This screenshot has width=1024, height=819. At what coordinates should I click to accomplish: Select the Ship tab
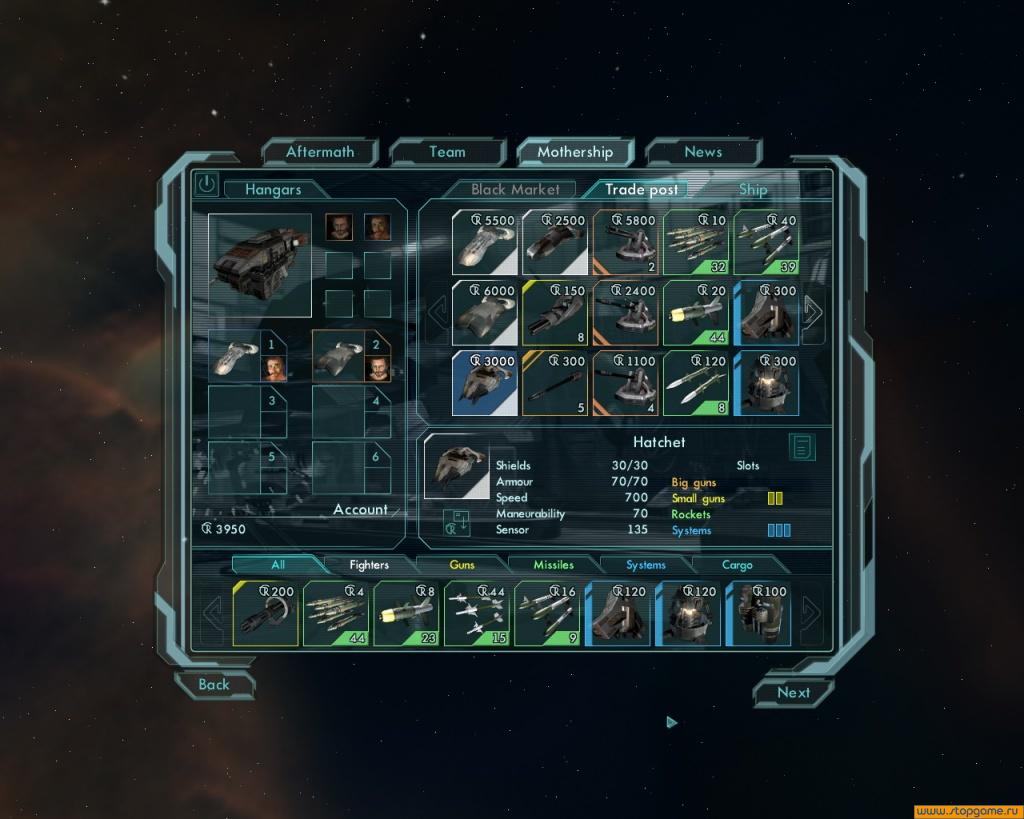pyautogui.click(x=753, y=189)
